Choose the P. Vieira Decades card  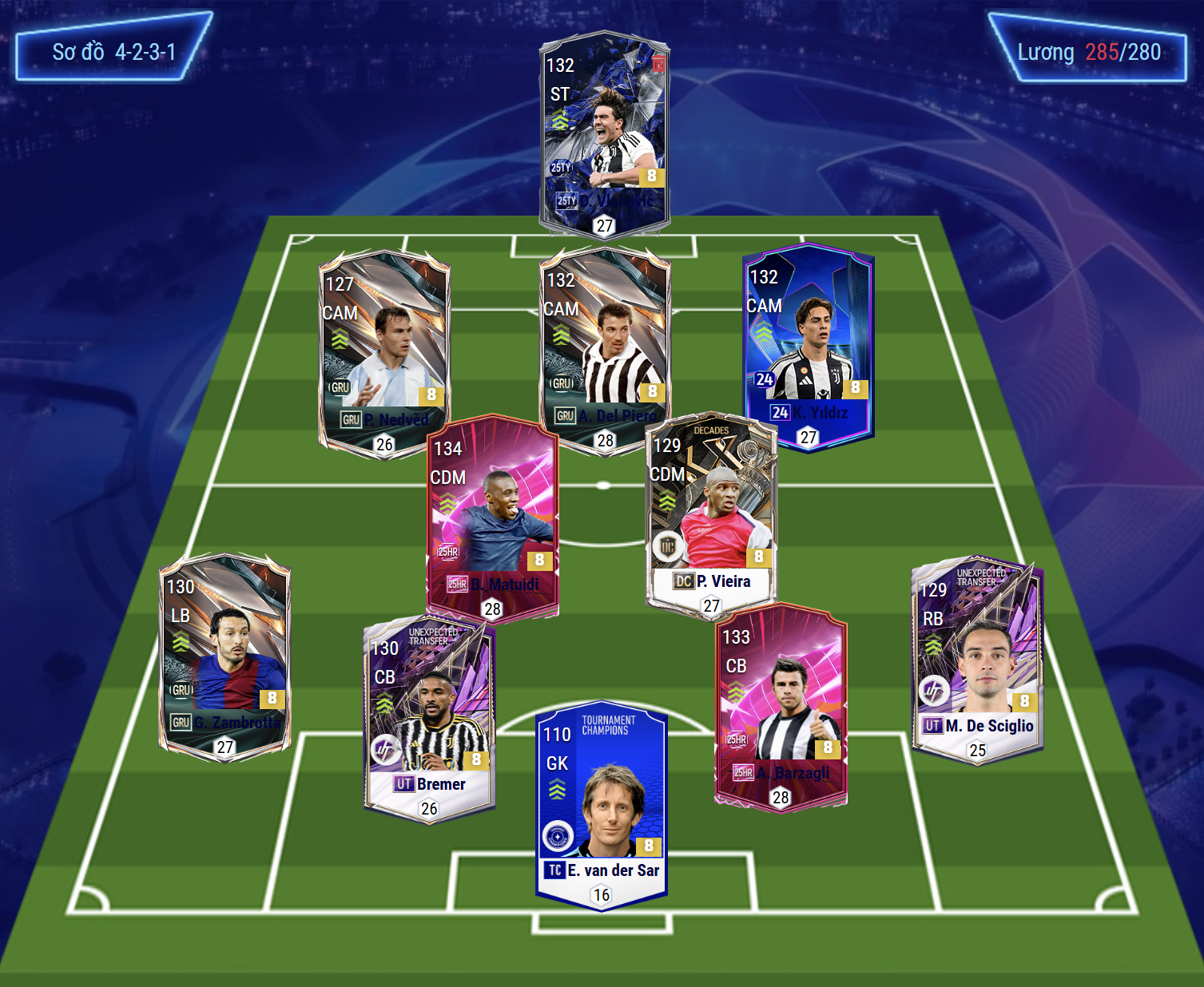pos(710,511)
